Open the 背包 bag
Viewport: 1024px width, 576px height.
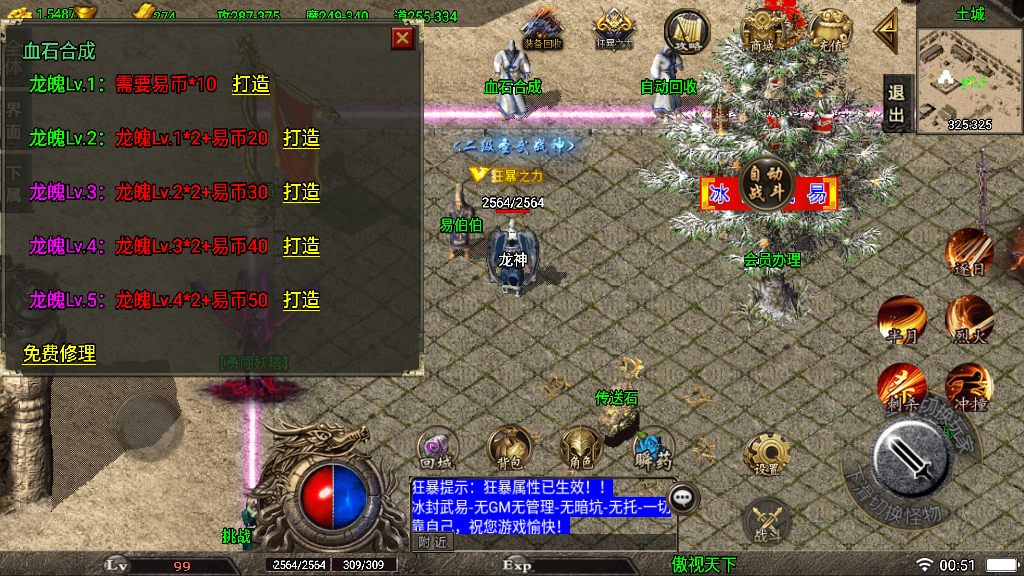tap(508, 448)
